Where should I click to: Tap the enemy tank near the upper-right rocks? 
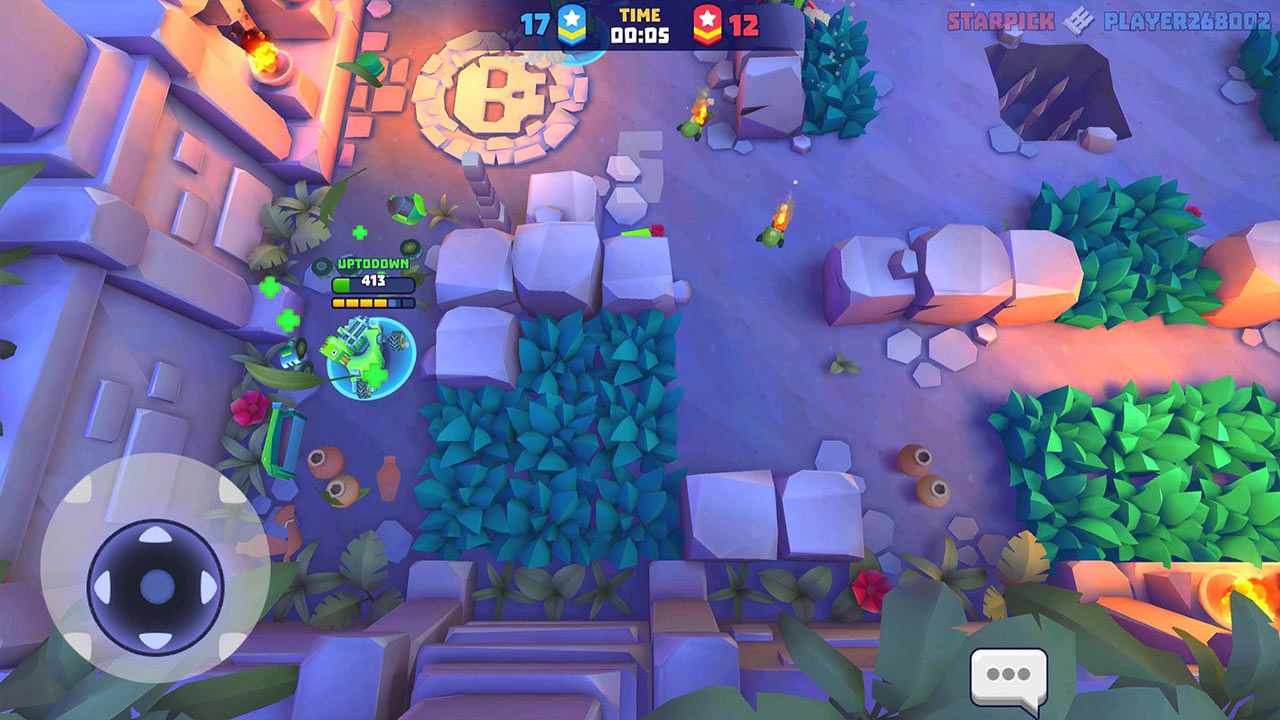[770, 235]
